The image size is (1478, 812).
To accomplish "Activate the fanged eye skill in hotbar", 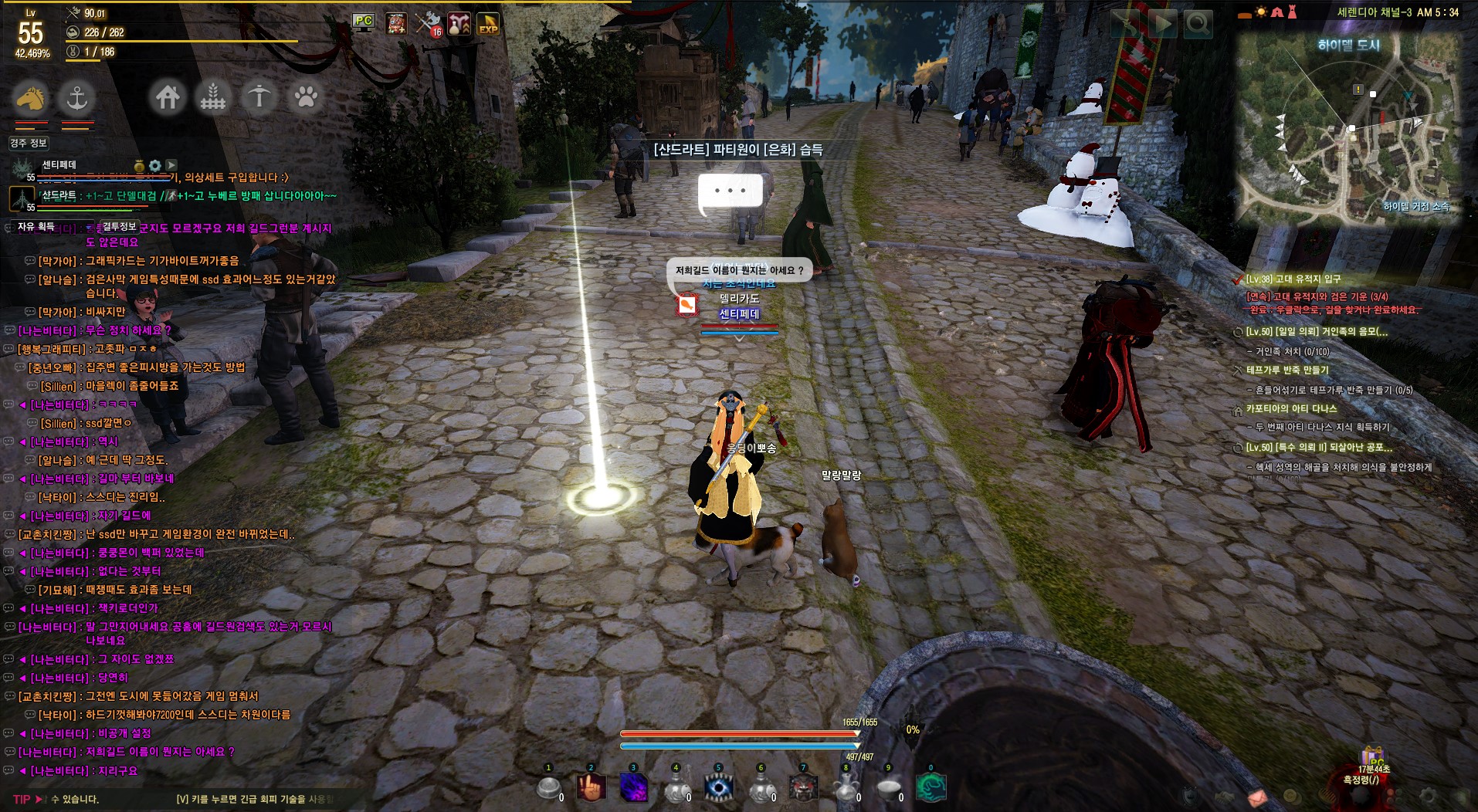I will [x=719, y=788].
